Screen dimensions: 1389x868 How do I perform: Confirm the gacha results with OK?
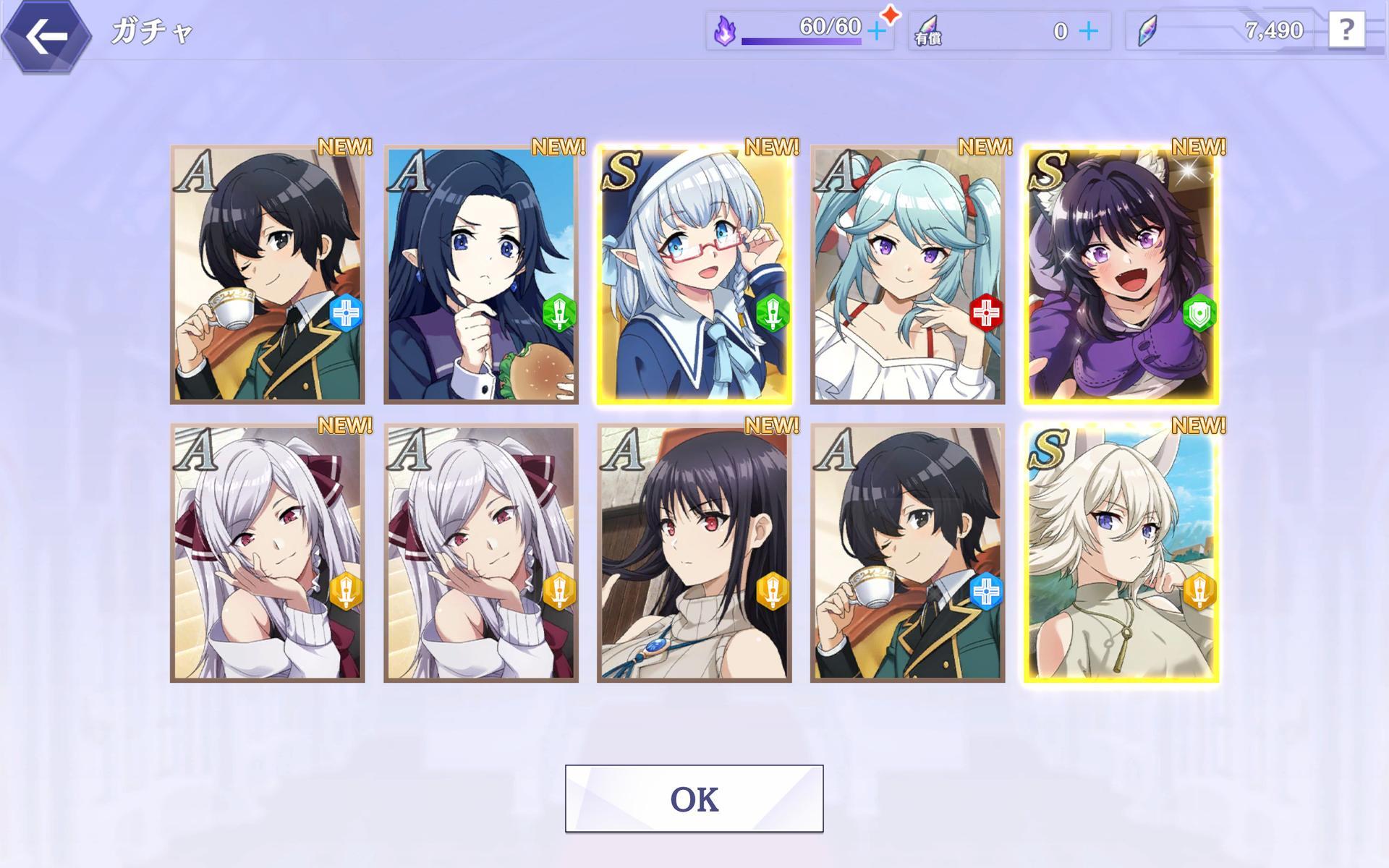click(x=694, y=799)
